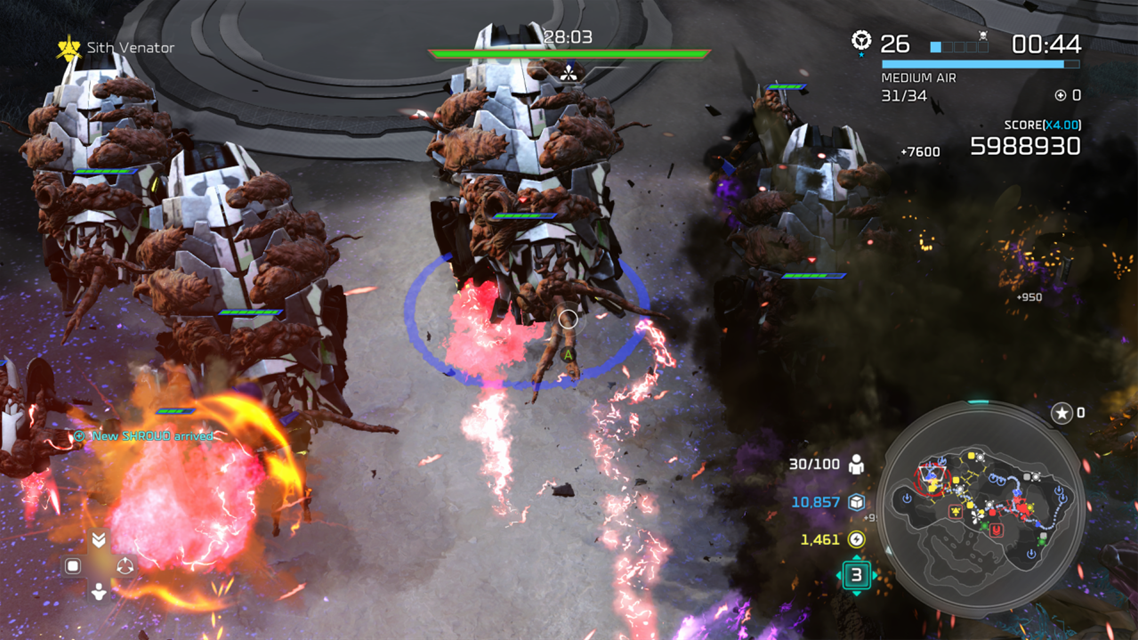Click the wave gear emblem beside 26
Screen dimensions: 1138x640
(861, 41)
